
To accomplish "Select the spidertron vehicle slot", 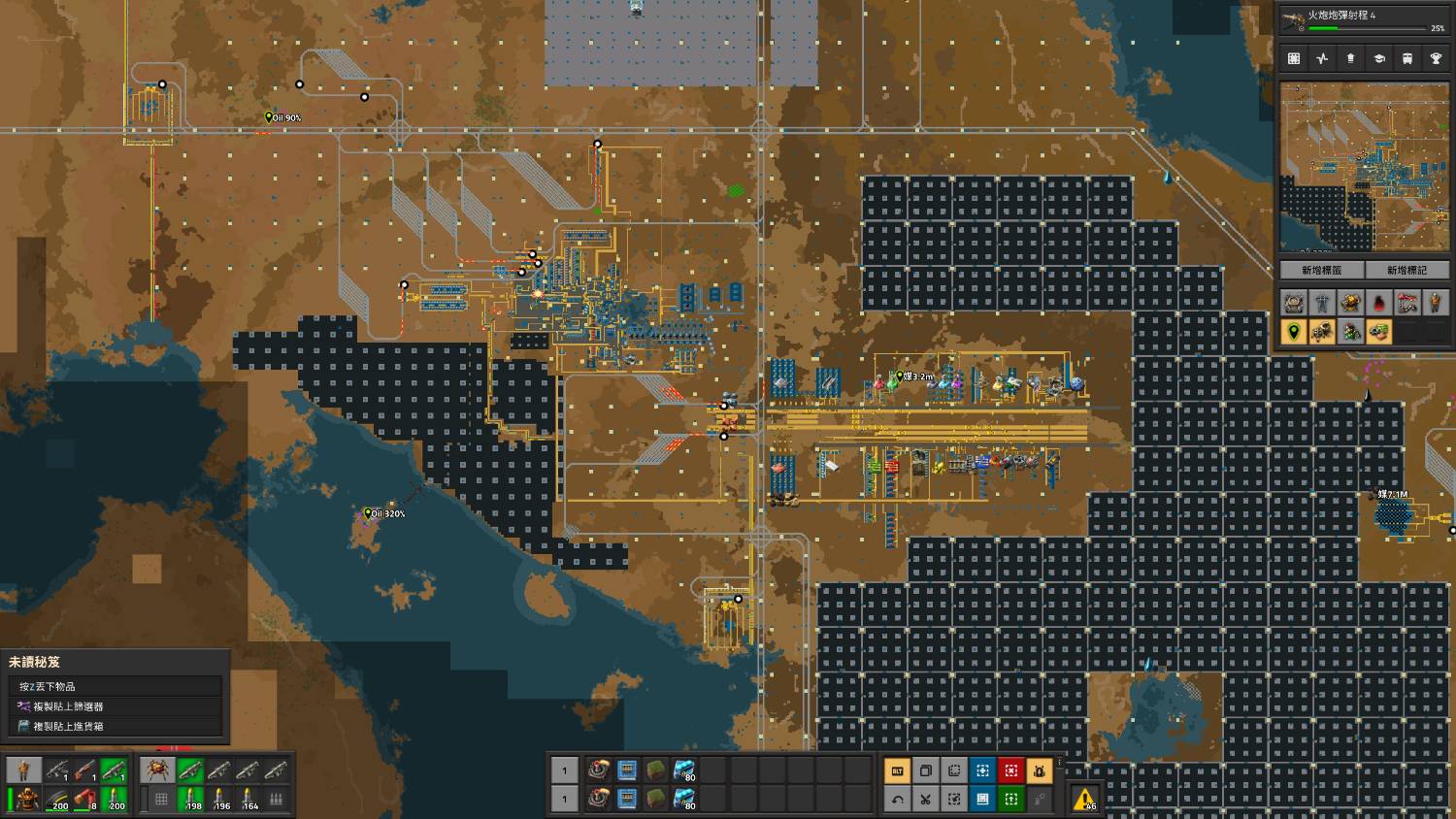I will coord(157,770).
